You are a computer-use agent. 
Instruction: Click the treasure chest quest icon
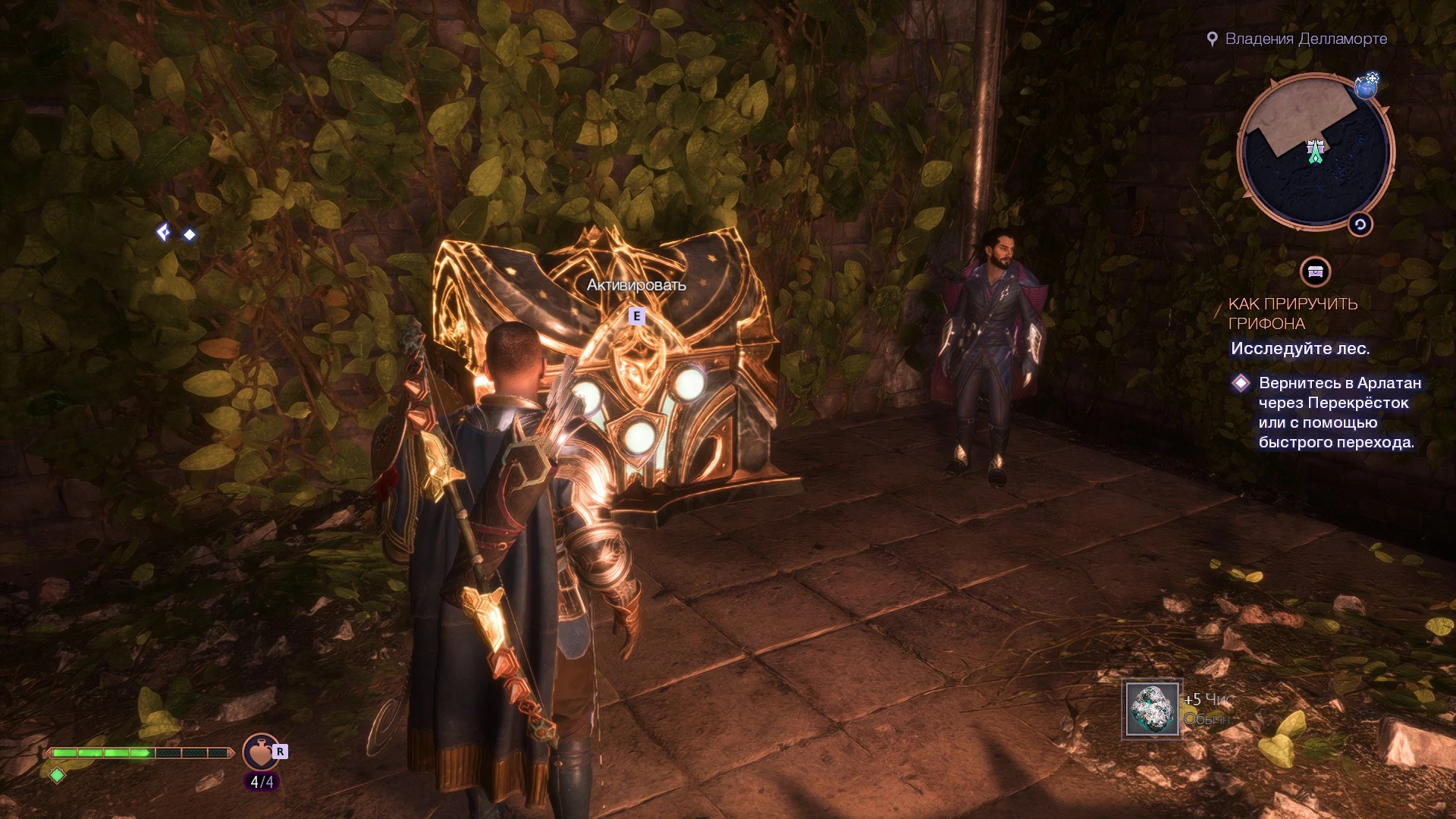point(1314,270)
